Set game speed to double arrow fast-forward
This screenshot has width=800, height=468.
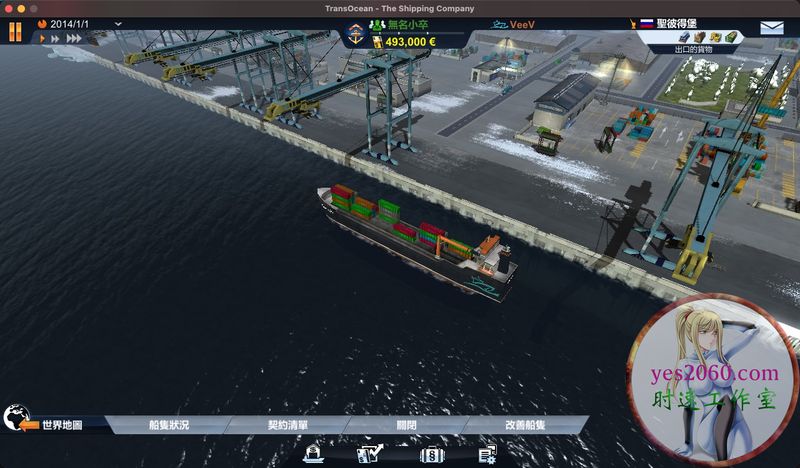click(x=56, y=39)
